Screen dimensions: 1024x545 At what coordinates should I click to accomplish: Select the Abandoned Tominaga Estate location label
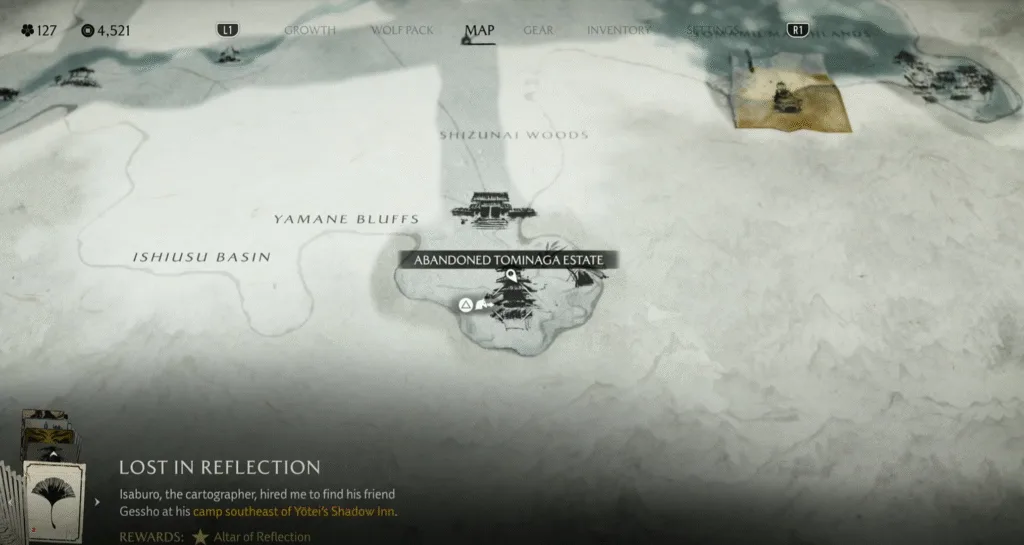(x=509, y=260)
